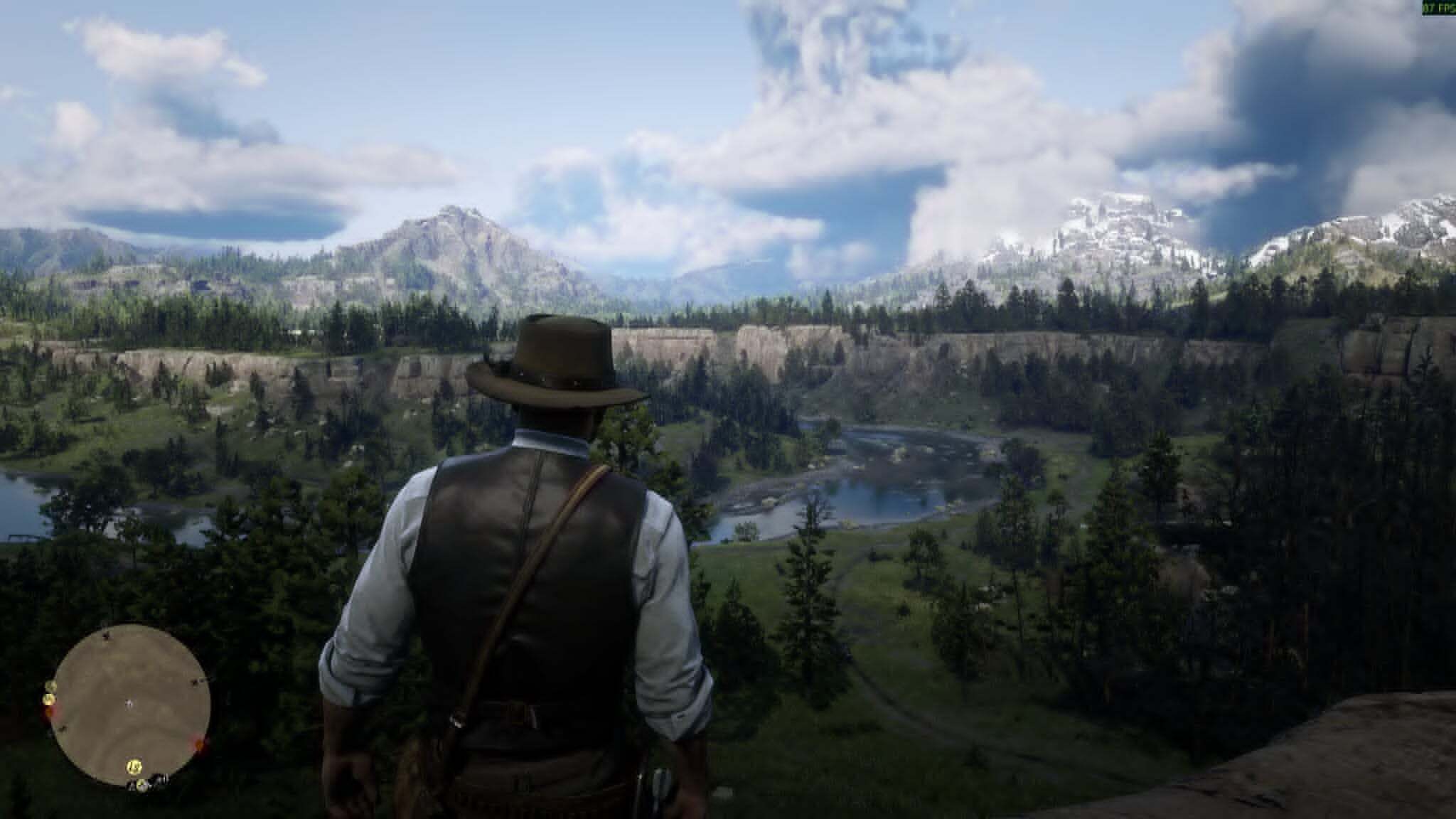Select the white player arrow on the minimap
This screenshot has height=819, width=1456.
click(x=129, y=704)
